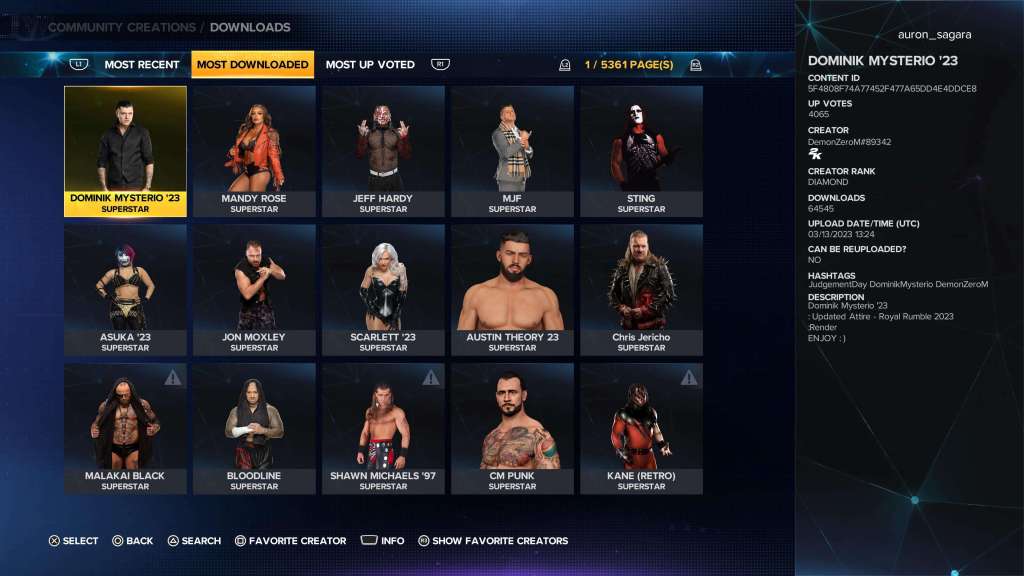Select the Jon Moxley tile
Screen dimensions: 1024x576
click(x=254, y=289)
